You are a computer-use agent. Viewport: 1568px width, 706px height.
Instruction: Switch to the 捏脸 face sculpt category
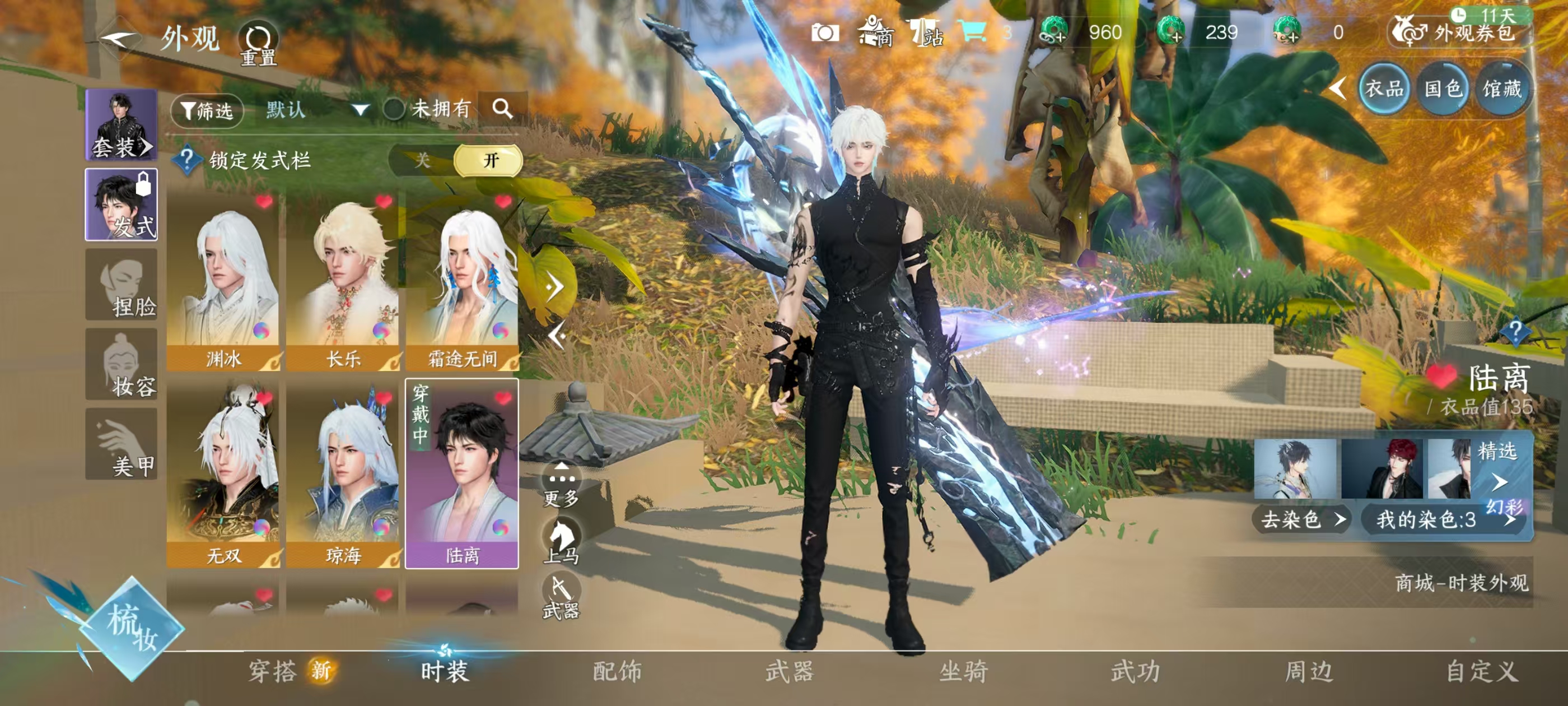[121, 285]
